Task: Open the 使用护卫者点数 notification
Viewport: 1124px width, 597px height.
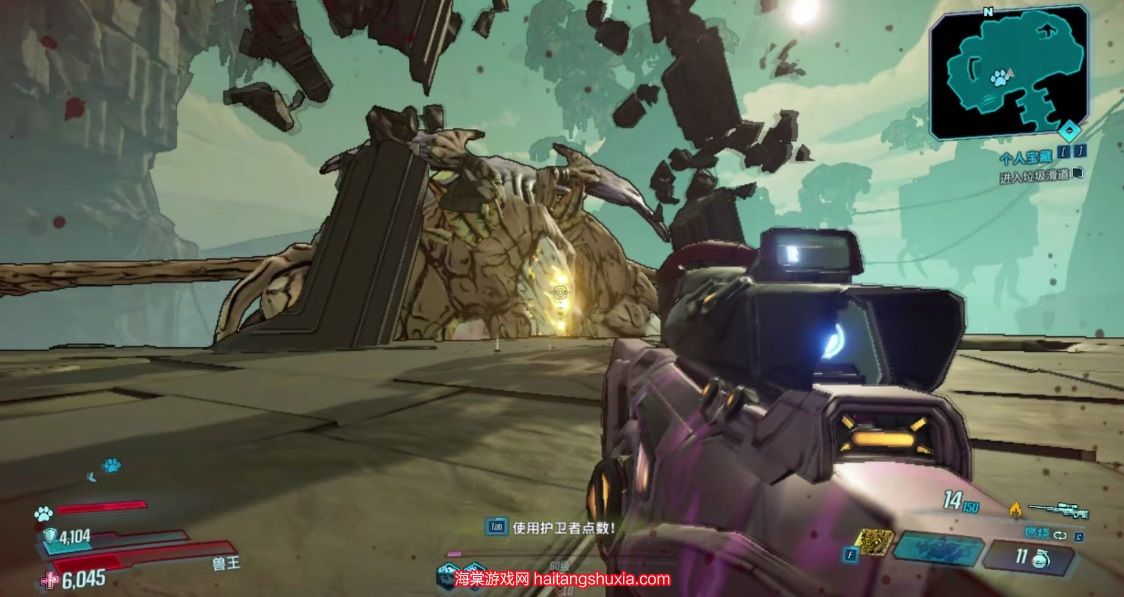Action: [562, 528]
